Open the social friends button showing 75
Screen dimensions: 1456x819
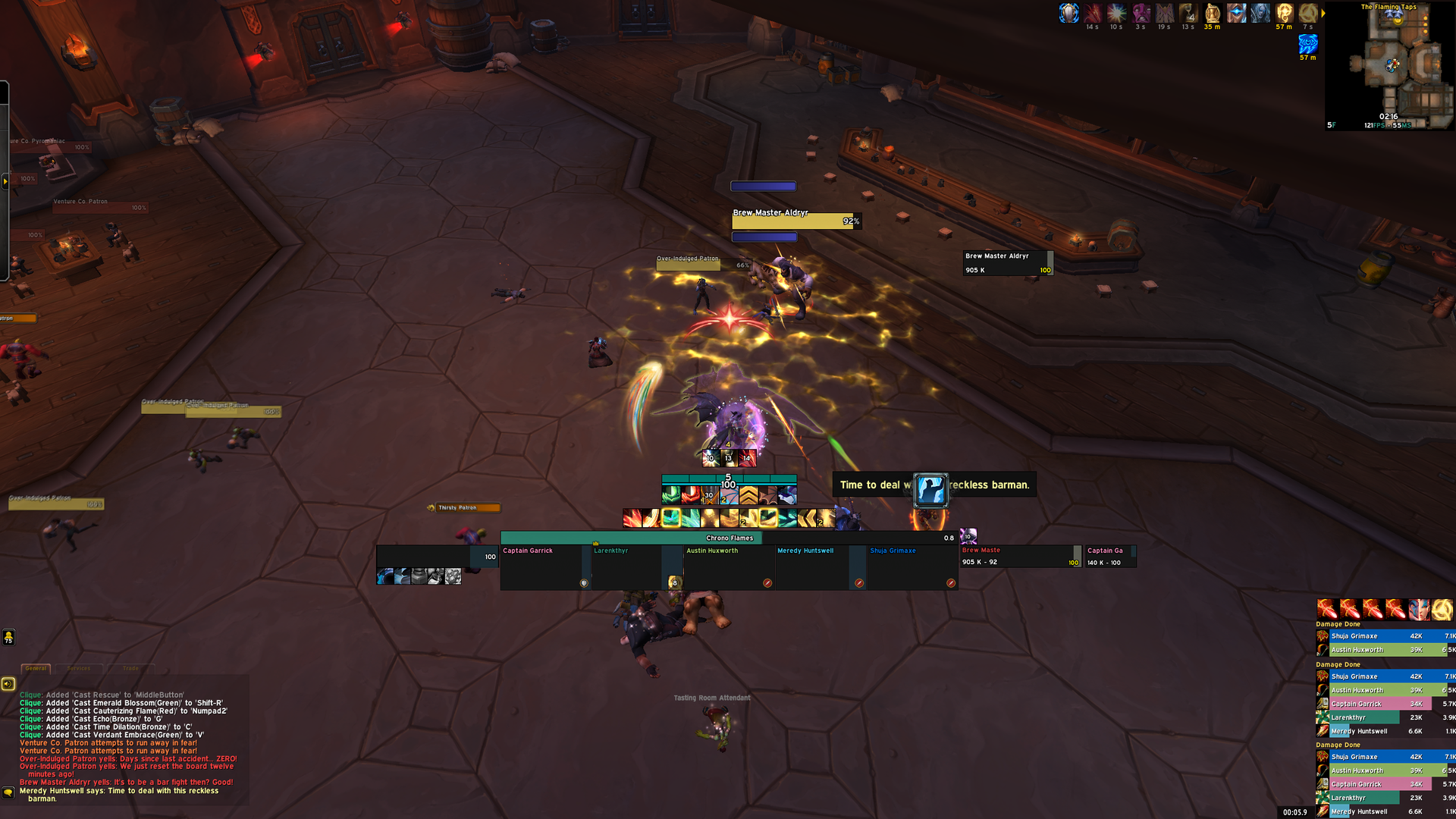click(x=8, y=637)
